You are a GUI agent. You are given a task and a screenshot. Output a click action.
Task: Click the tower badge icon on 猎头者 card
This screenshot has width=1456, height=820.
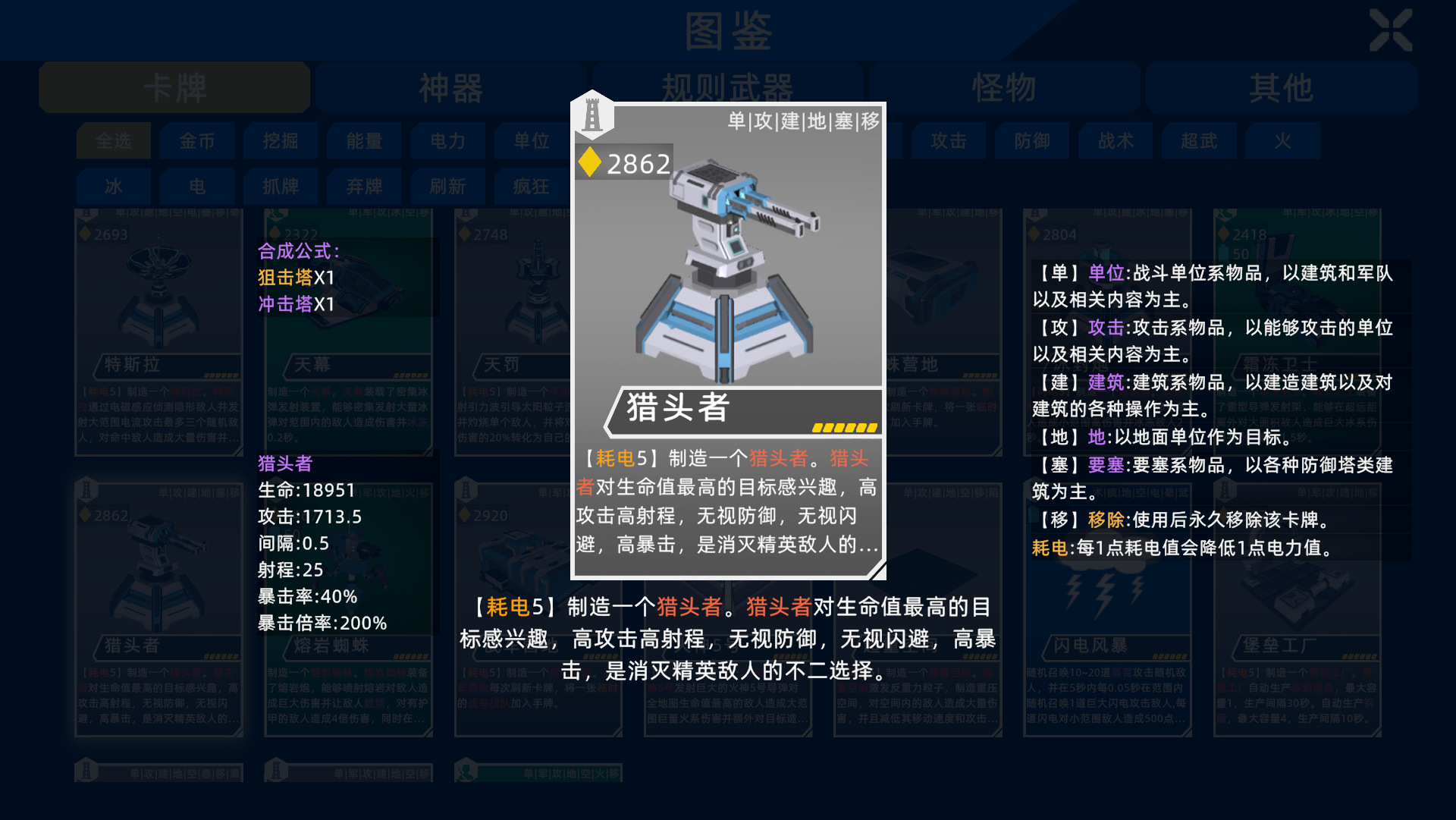592,115
